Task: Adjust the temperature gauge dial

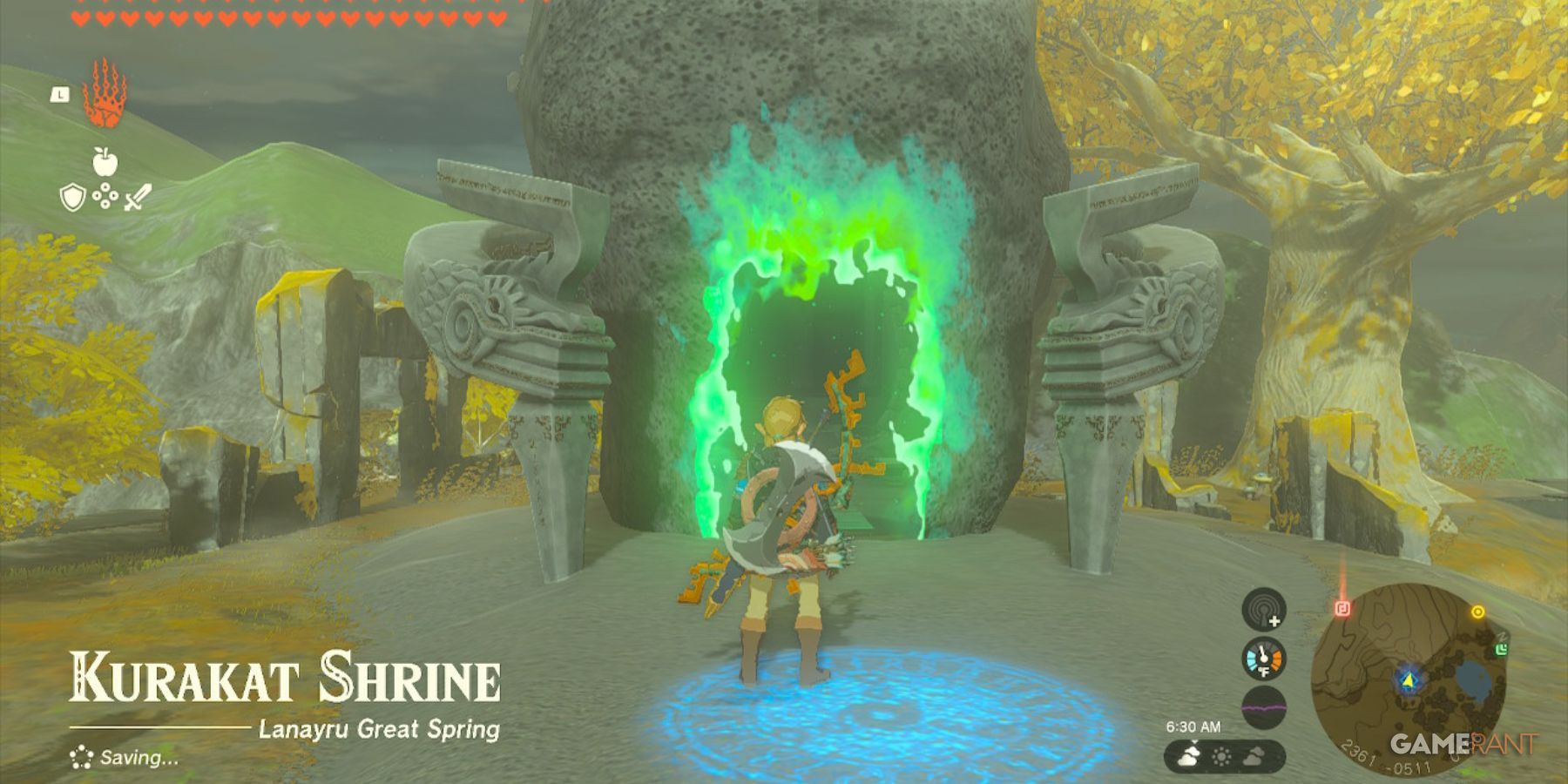Action: pyautogui.click(x=1264, y=659)
